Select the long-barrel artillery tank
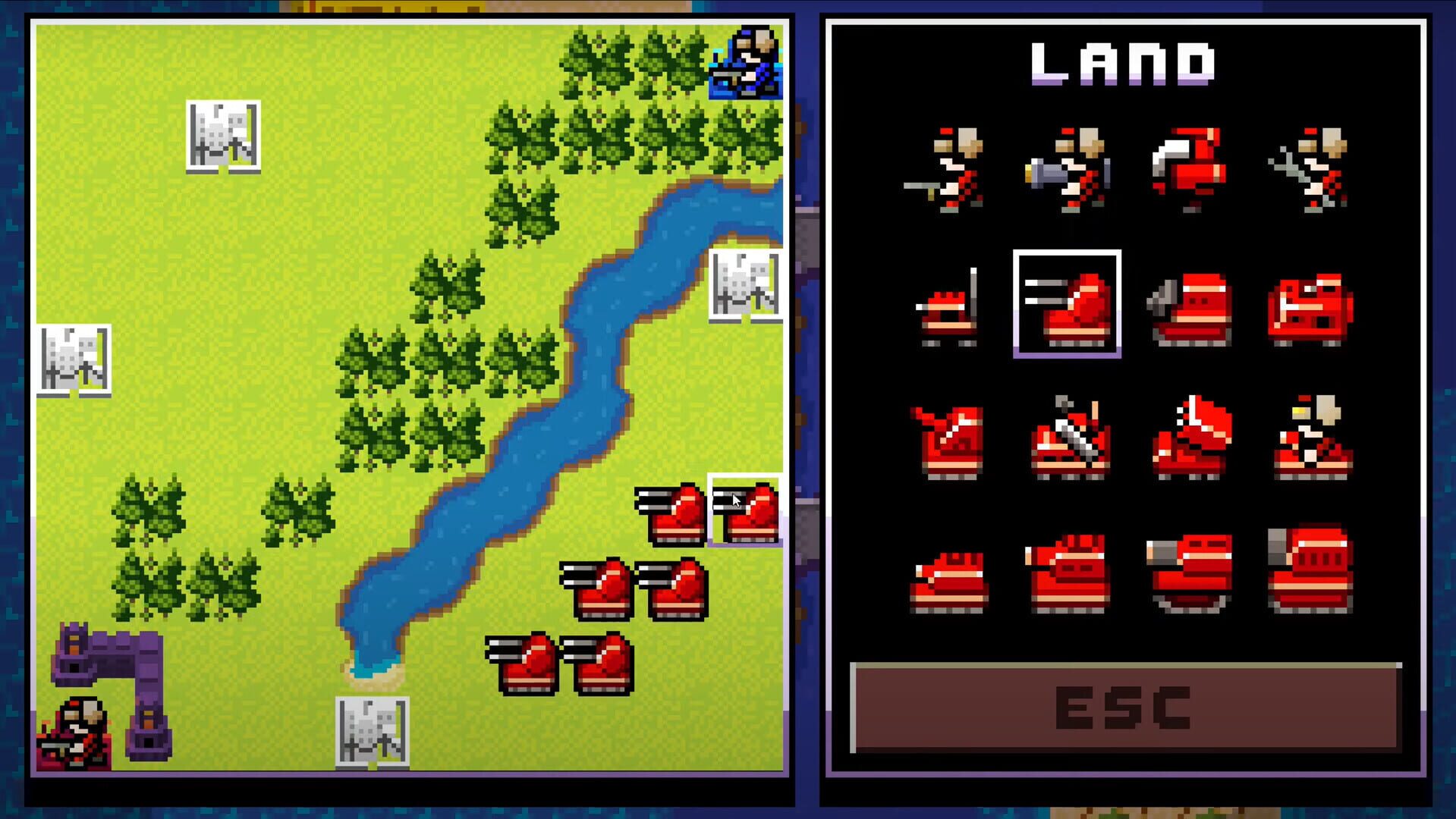This screenshot has height=819, width=1456. point(1191,573)
